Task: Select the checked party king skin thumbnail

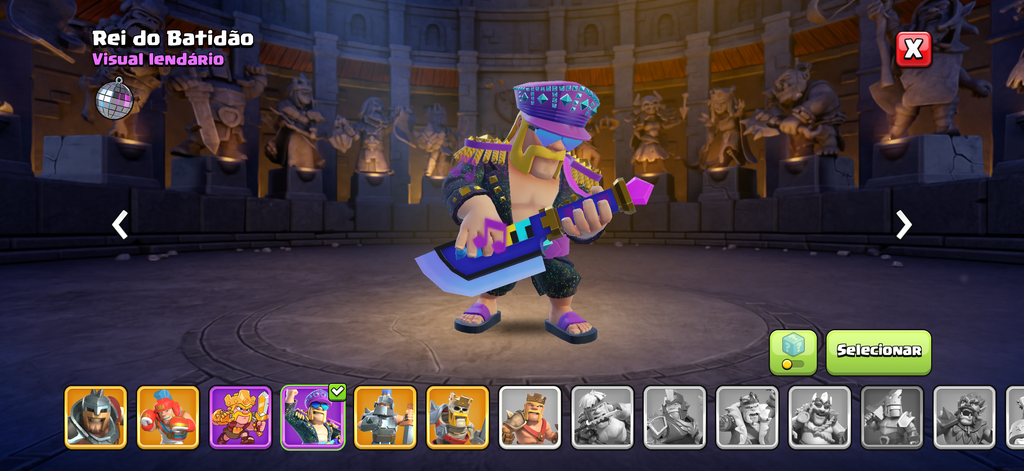Action: click(313, 417)
